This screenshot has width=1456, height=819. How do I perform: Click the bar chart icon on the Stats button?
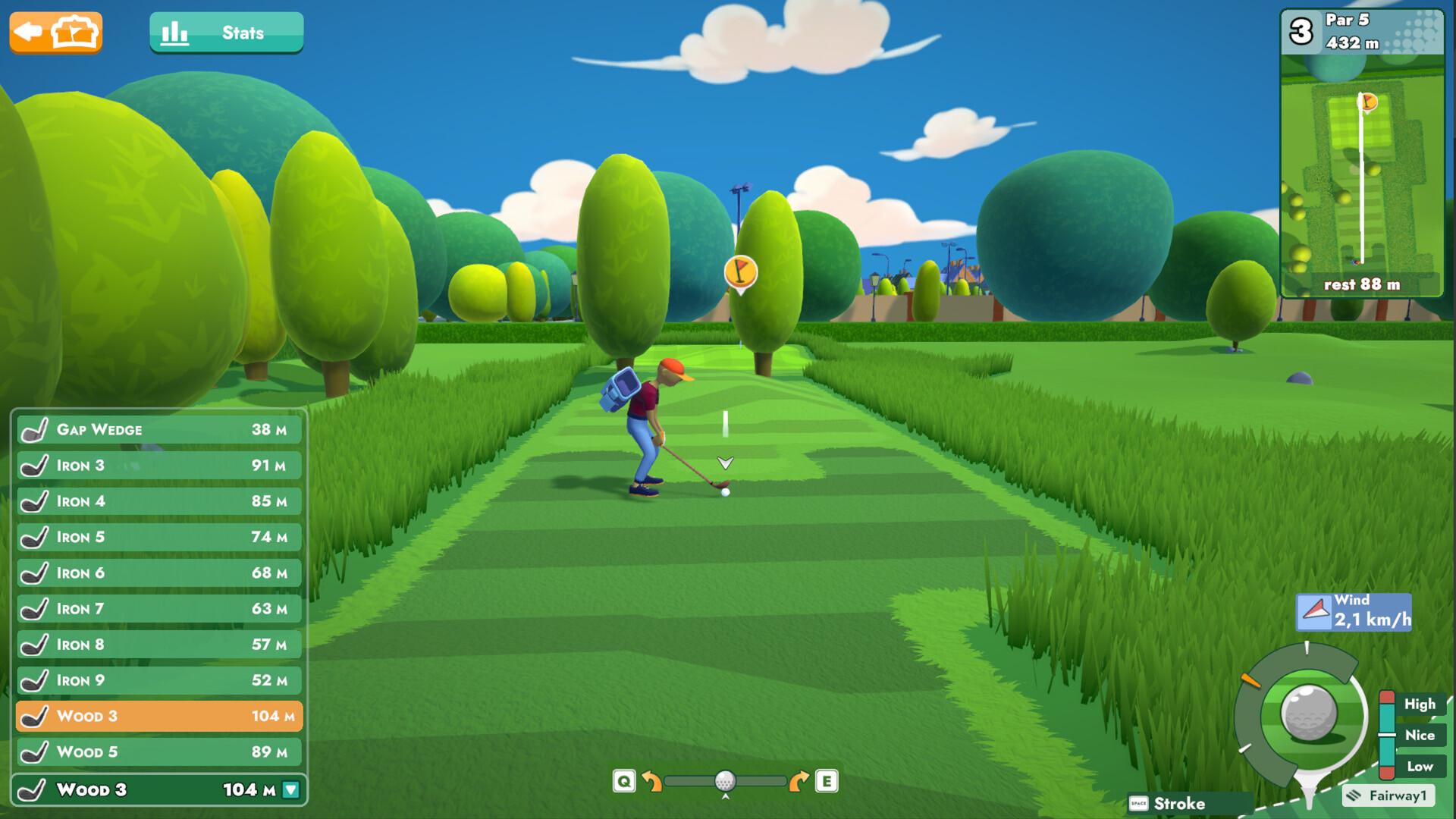click(175, 32)
